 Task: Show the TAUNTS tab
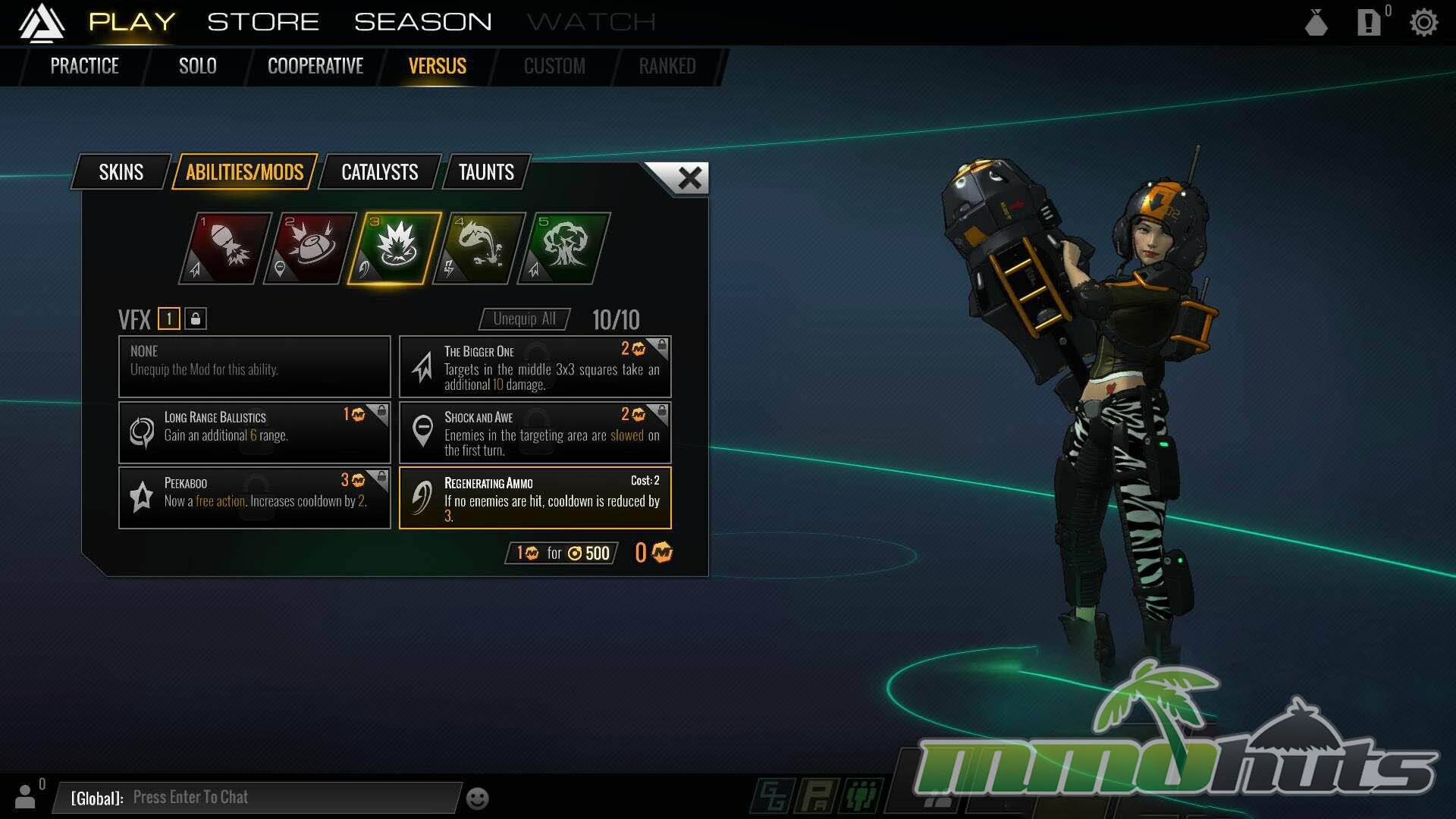486,172
